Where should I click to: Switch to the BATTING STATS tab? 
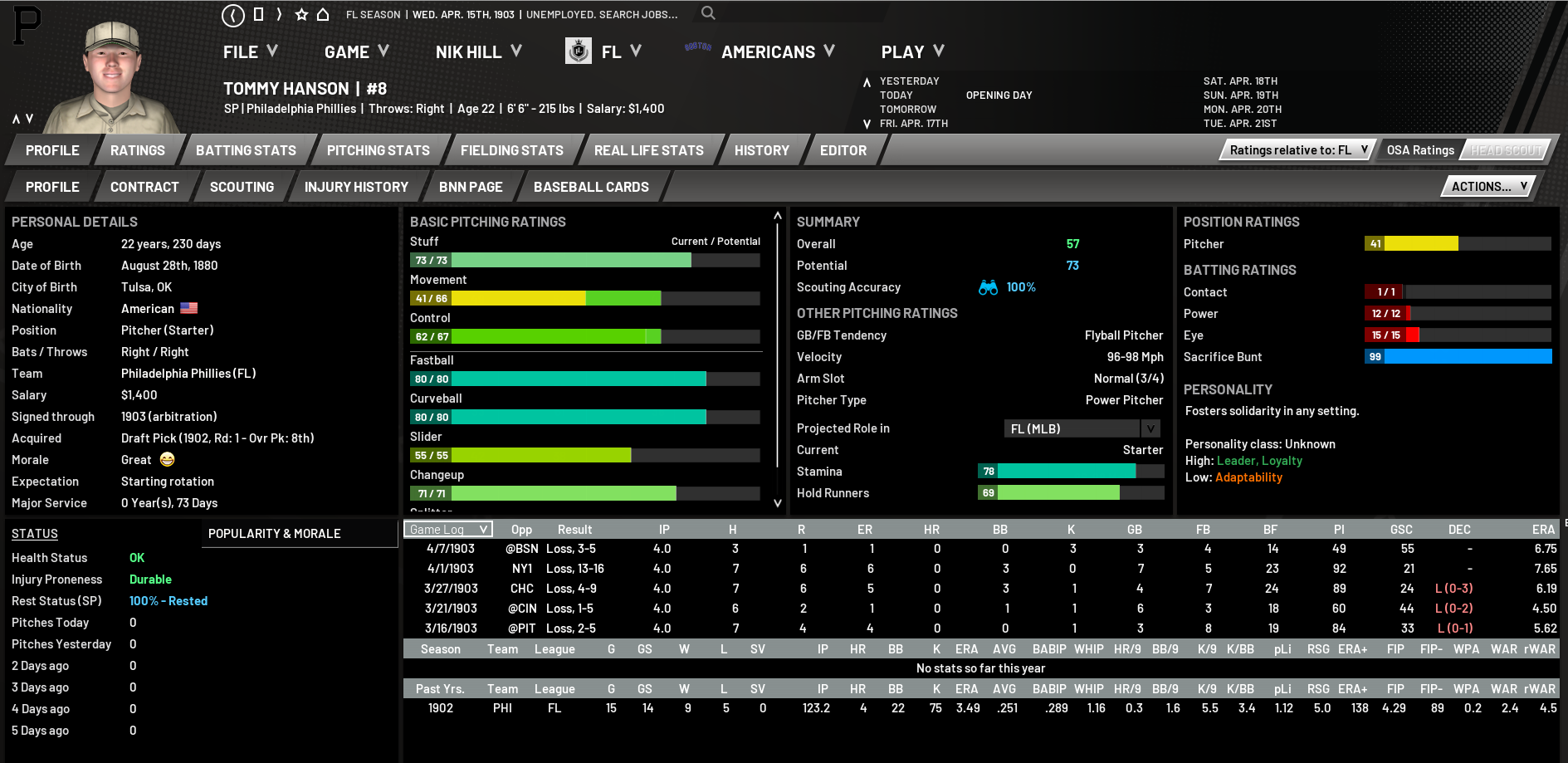pyautogui.click(x=246, y=150)
